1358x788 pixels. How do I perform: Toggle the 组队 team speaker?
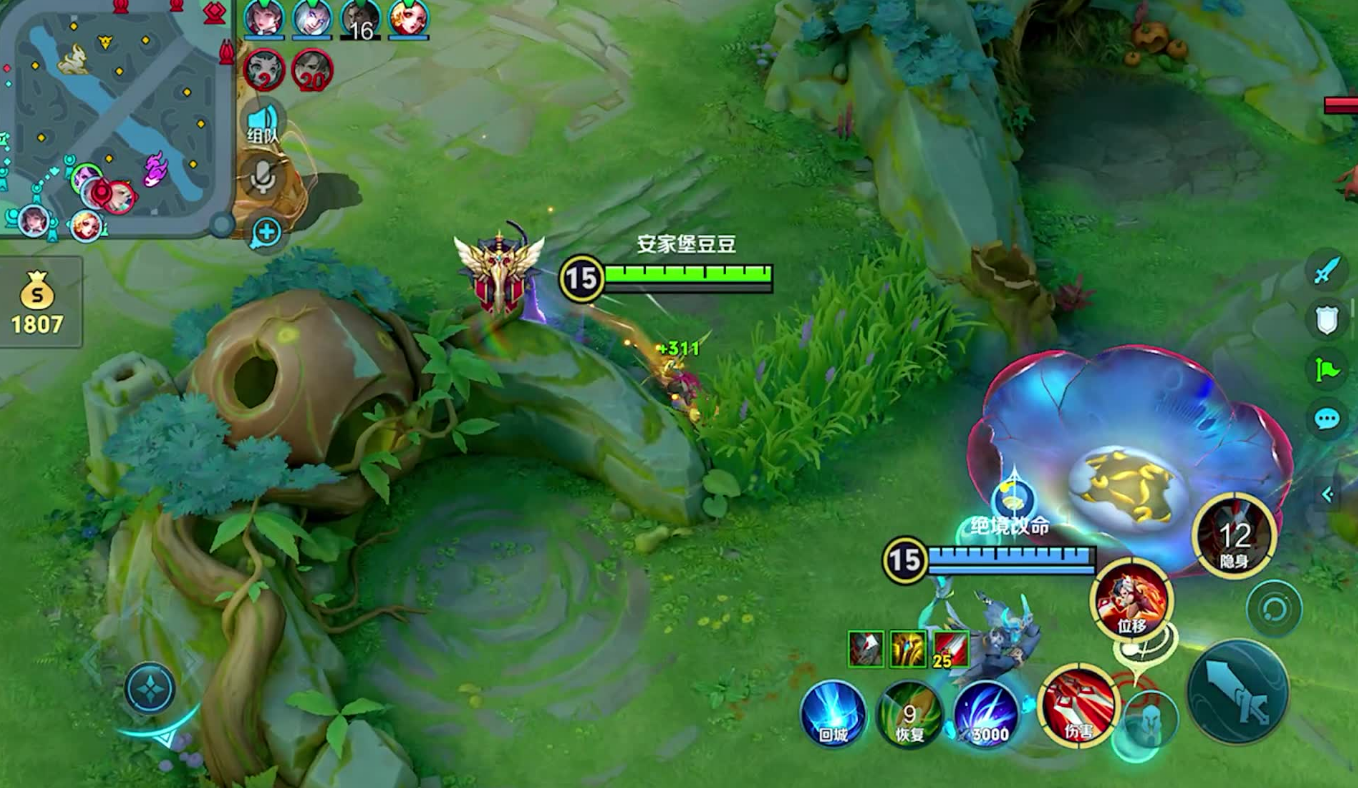[x=262, y=122]
